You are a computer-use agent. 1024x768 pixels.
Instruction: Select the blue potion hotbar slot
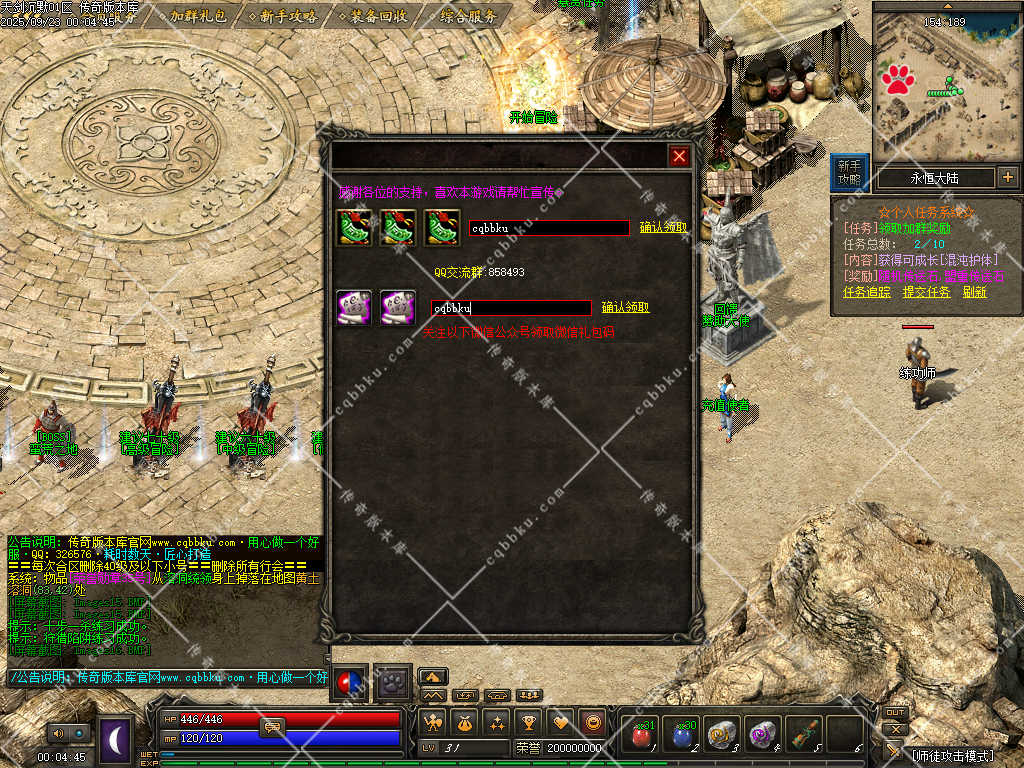[x=682, y=736]
